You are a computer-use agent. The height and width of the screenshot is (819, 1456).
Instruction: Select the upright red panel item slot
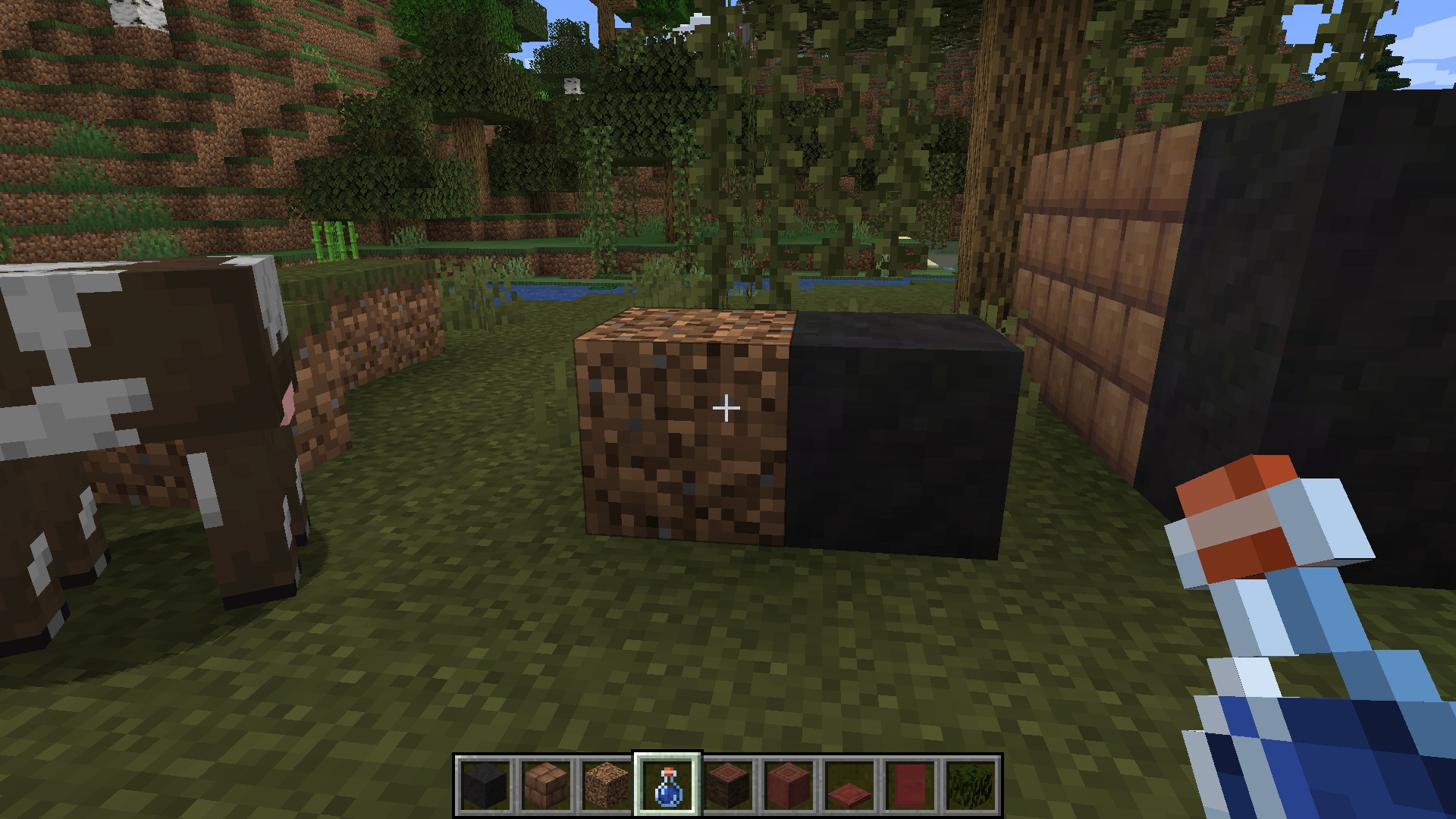(910, 784)
